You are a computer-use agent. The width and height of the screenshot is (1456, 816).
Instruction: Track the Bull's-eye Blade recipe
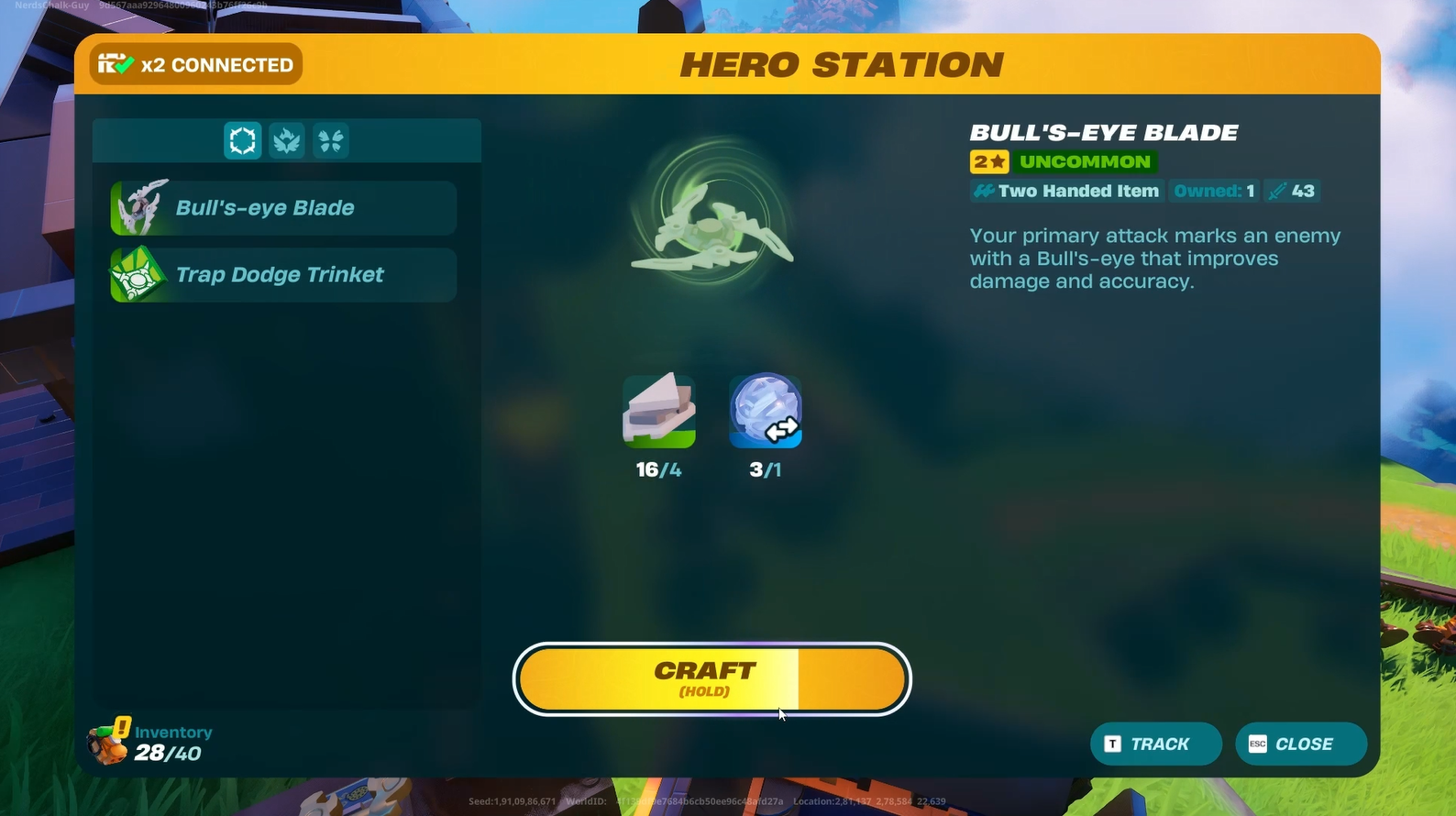(1155, 744)
